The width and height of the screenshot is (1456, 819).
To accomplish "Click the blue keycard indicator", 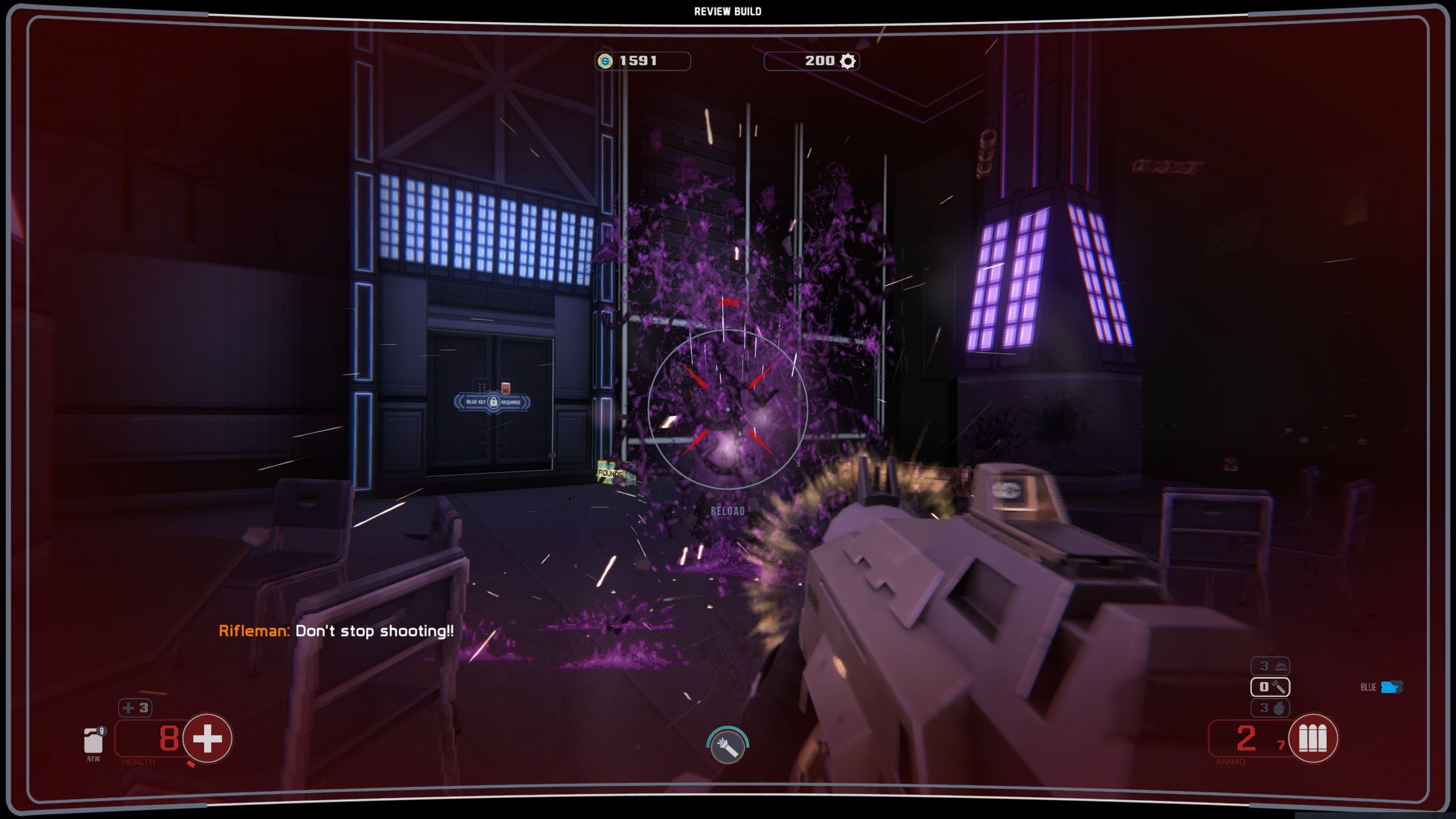I will [1391, 687].
